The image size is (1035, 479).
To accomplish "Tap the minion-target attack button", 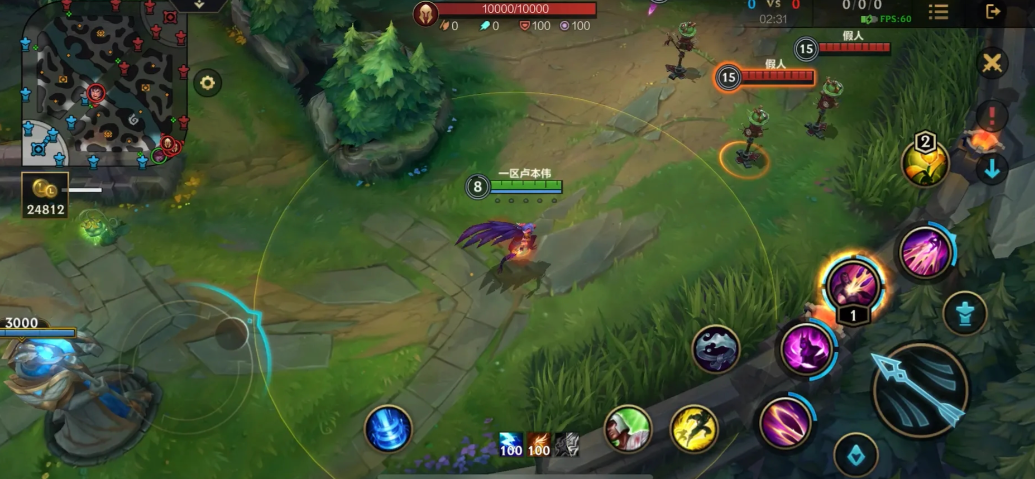I will 856,455.
